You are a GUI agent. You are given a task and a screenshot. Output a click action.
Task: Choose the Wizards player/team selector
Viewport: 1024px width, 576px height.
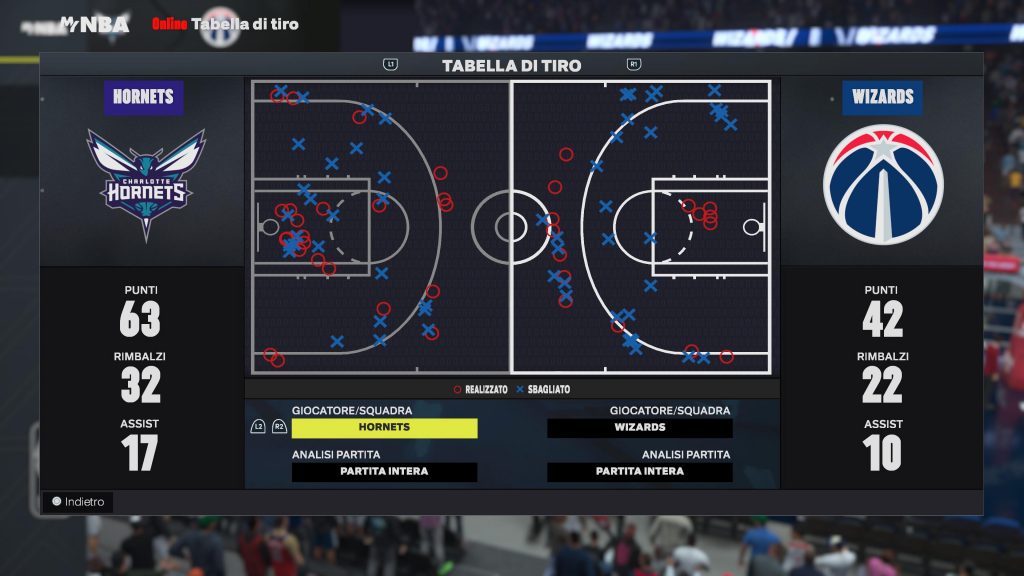pyautogui.click(x=640, y=428)
